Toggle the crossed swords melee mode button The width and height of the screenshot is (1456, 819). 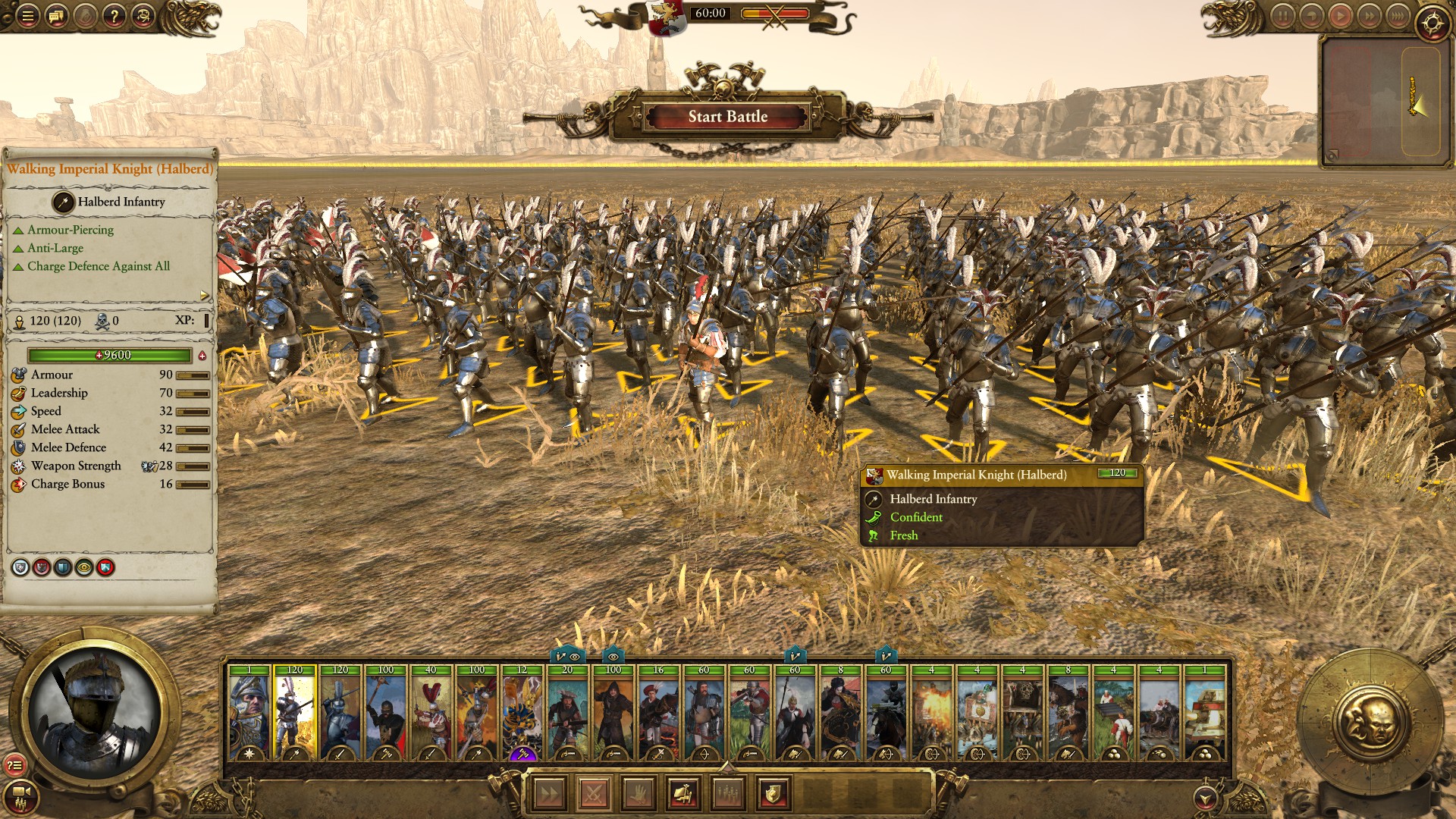594,794
